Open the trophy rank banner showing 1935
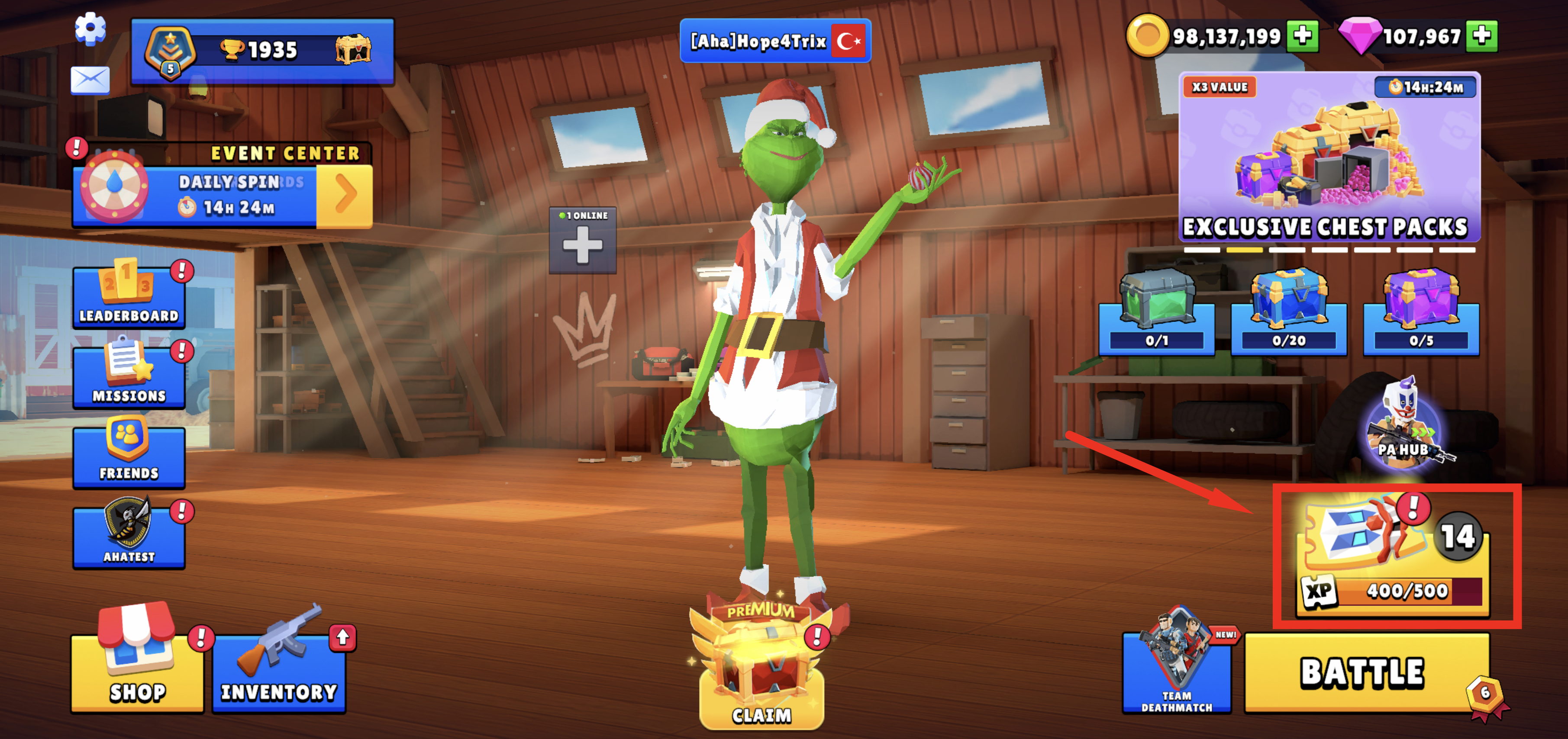 coord(262,51)
